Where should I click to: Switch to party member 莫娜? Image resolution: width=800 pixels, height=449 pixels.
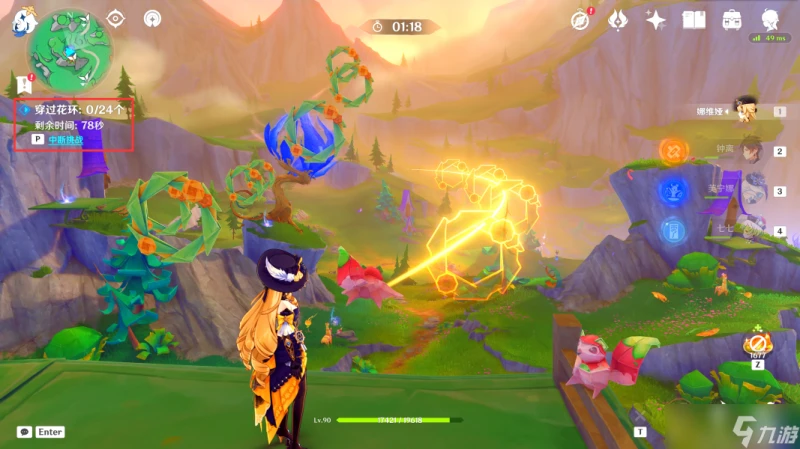750,191
